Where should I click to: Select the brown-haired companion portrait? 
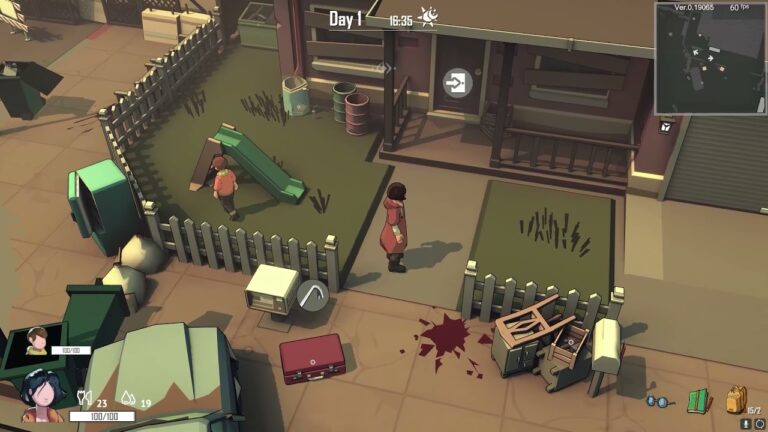click(38, 341)
